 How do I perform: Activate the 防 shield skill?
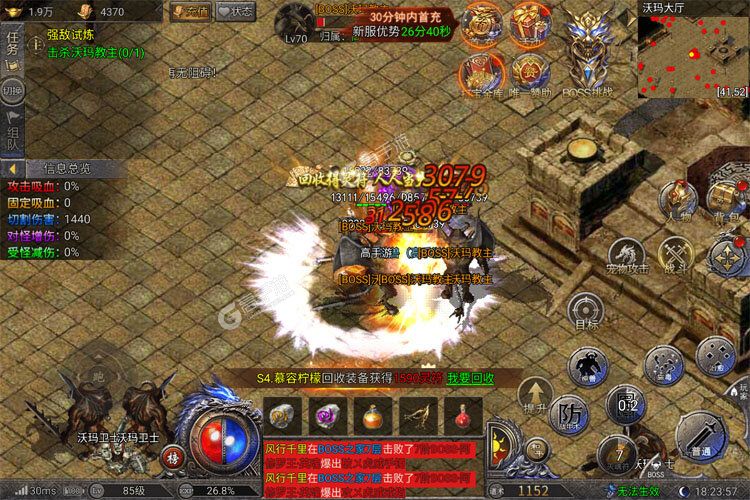click(568, 412)
